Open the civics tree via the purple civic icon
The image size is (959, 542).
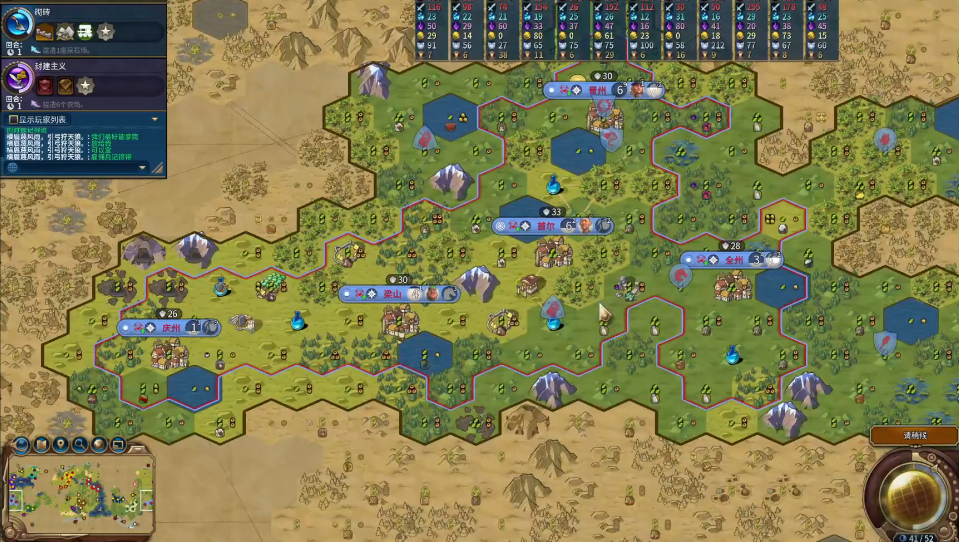coord(18,77)
